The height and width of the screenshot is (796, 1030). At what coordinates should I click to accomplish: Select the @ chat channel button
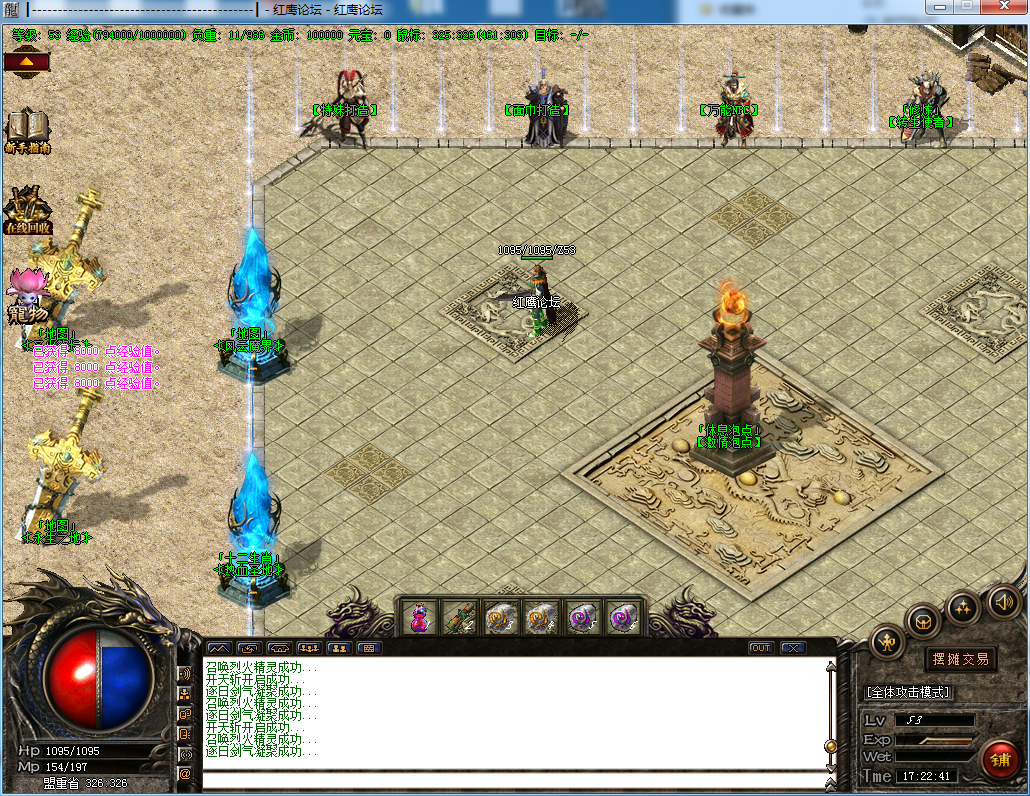[x=185, y=773]
